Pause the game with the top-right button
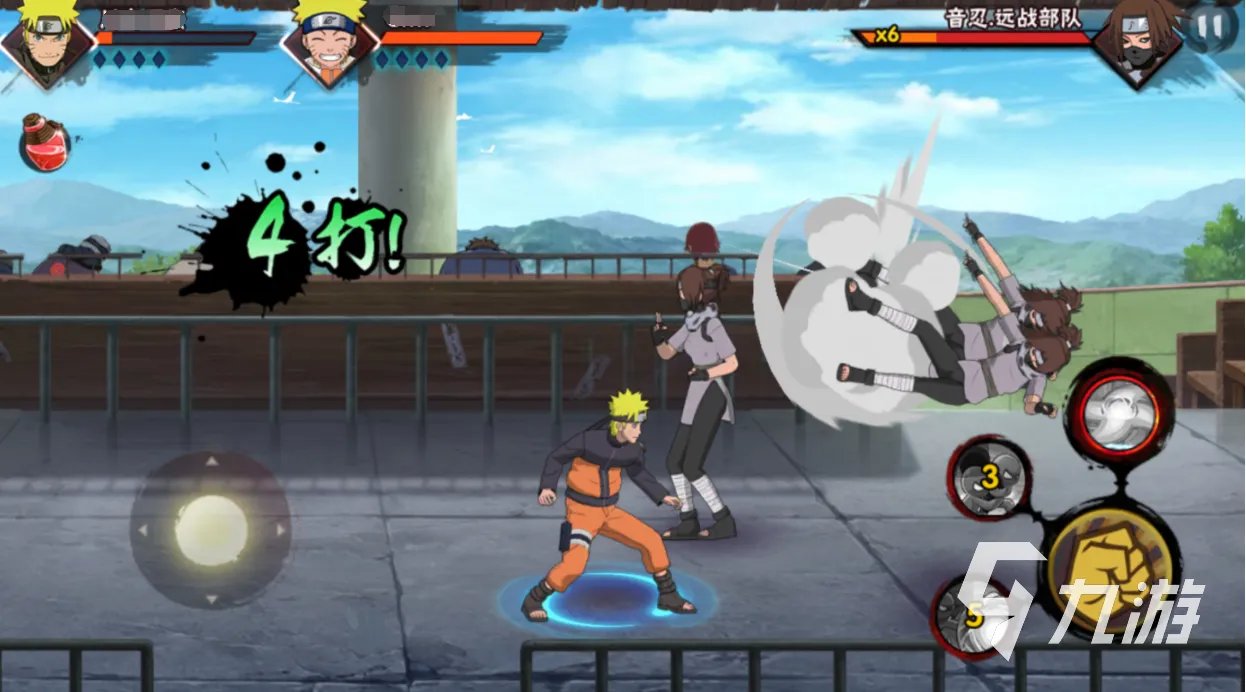Viewport: 1246px width, 692px height. pos(1210,27)
